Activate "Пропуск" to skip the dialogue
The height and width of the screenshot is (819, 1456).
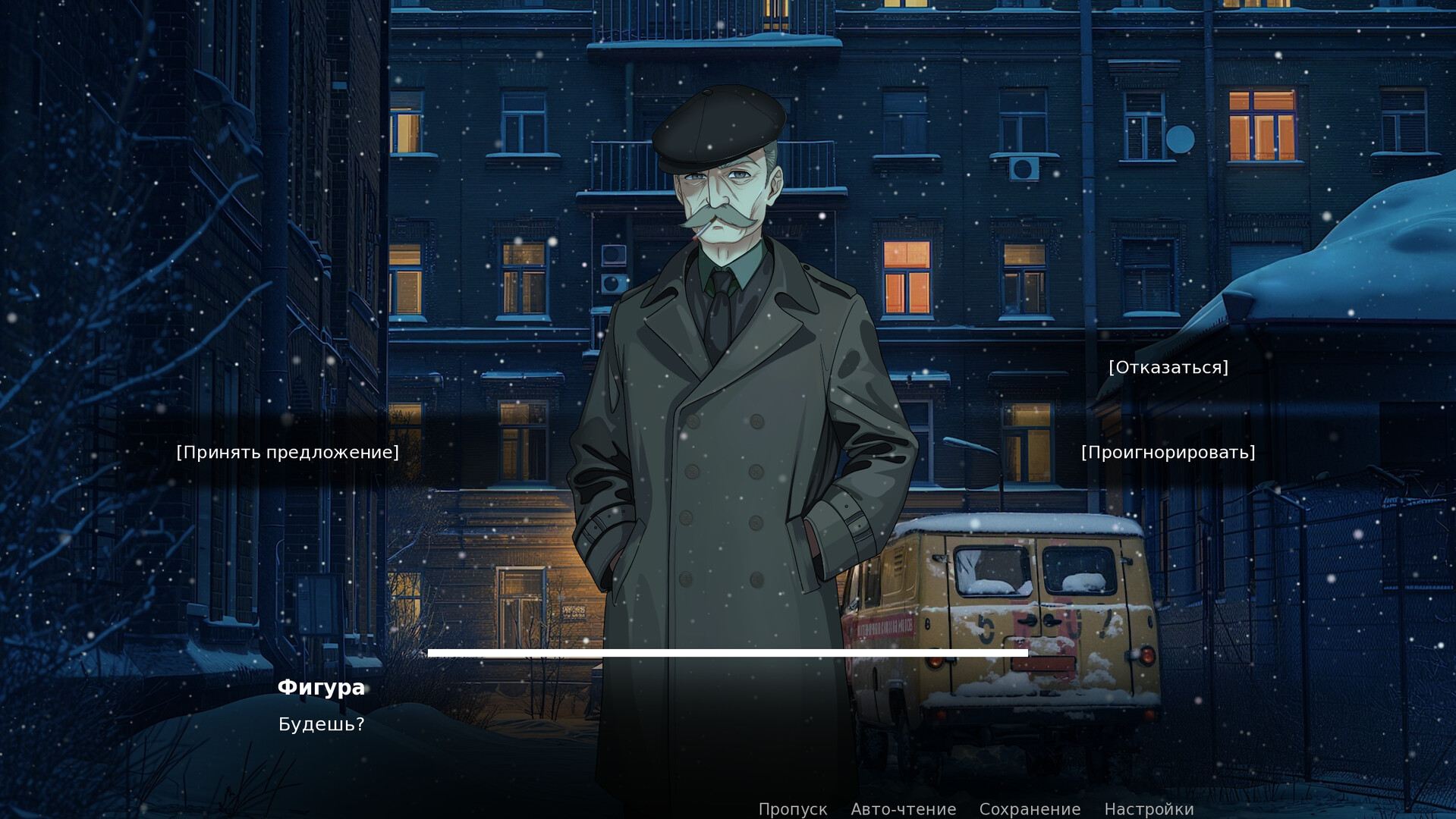tap(793, 808)
